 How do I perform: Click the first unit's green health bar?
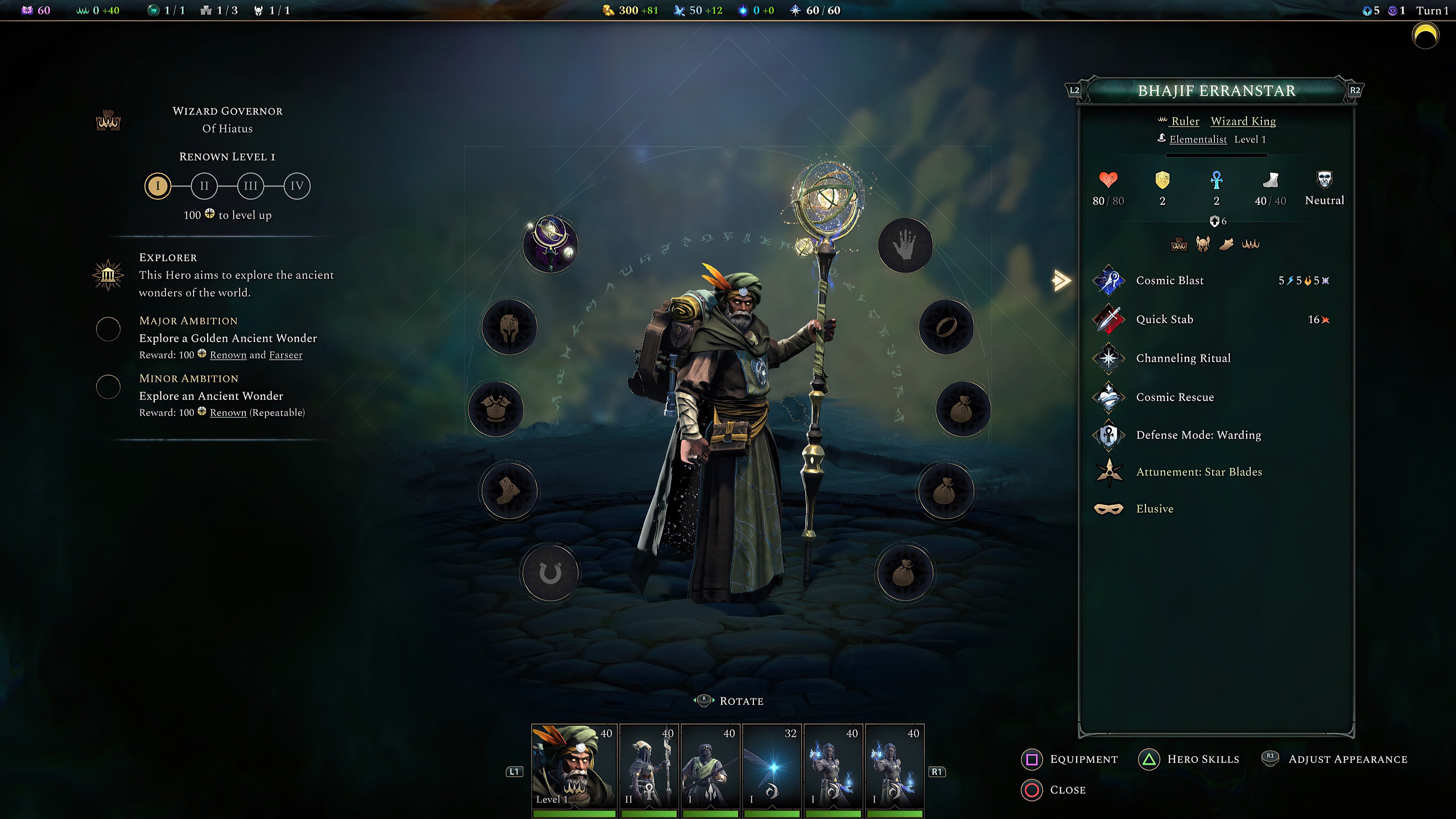pyautogui.click(x=573, y=814)
